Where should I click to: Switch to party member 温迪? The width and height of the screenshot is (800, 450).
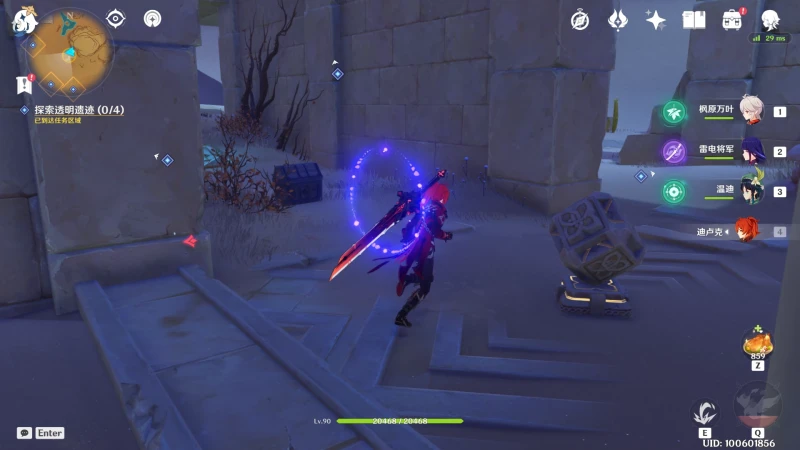tap(751, 191)
